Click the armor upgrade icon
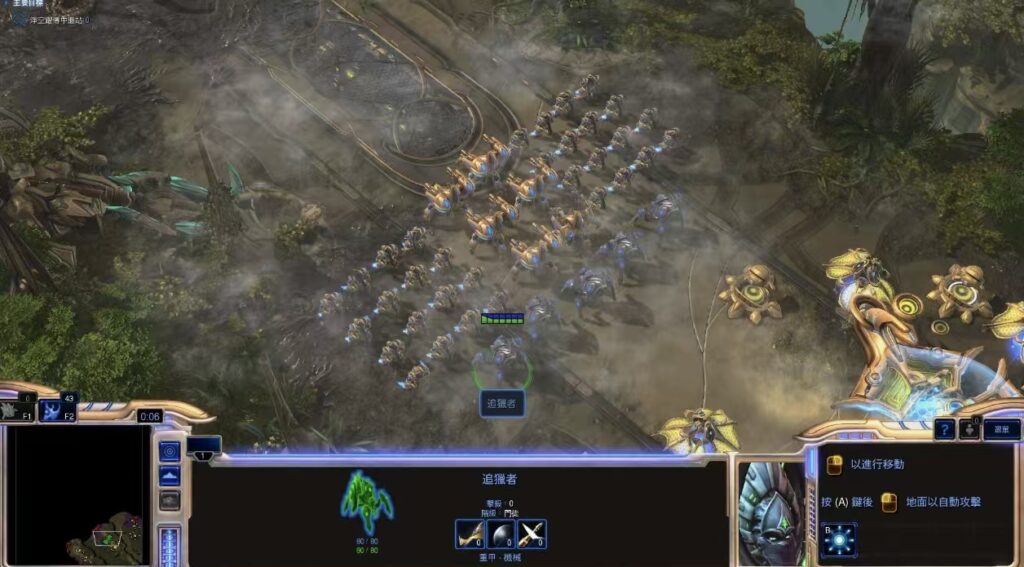 501,534
